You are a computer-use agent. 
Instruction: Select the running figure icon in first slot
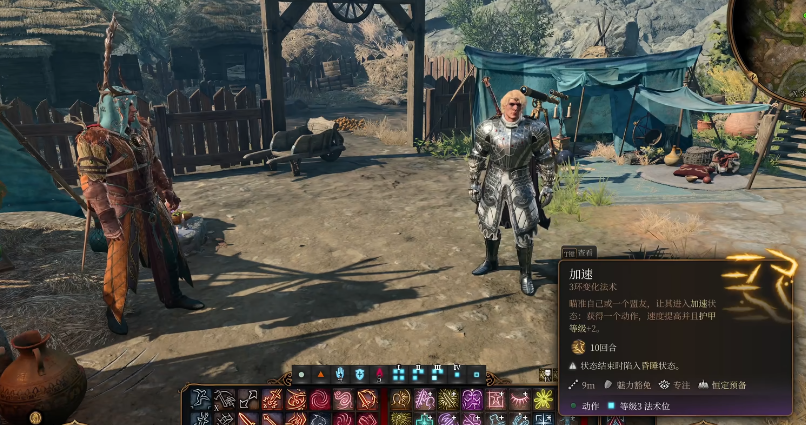(201, 400)
